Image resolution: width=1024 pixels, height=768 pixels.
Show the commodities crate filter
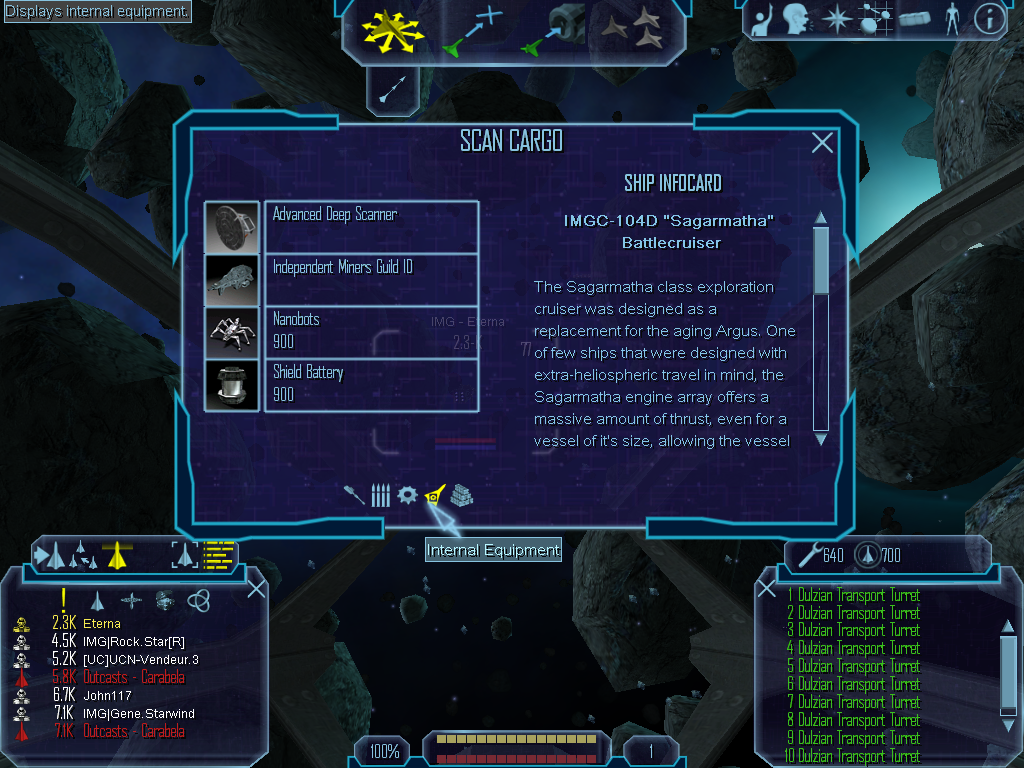461,495
